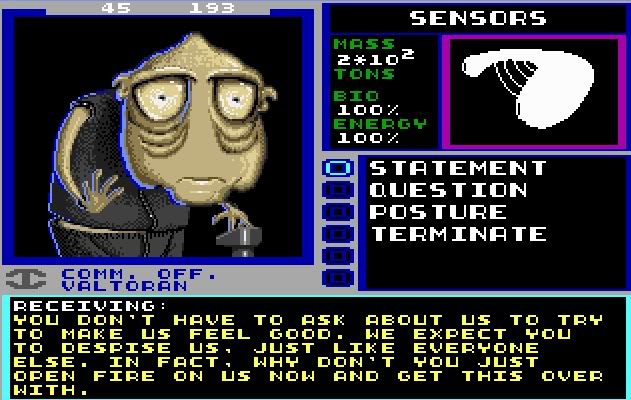Click the small button beside QUESTION
The height and width of the screenshot is (400, 631).
pos(339,190)
